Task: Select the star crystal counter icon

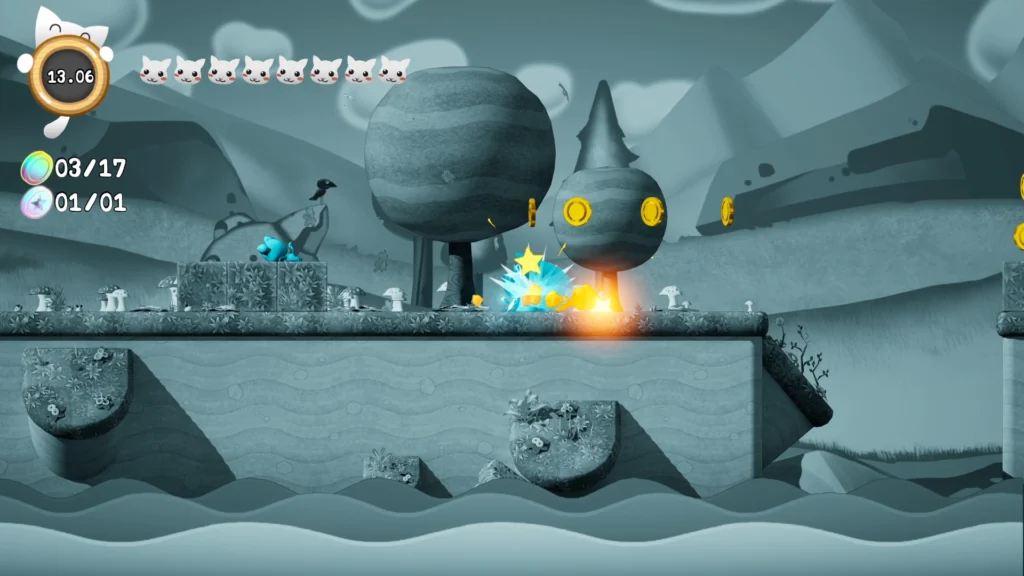Action: click(36, 202)
